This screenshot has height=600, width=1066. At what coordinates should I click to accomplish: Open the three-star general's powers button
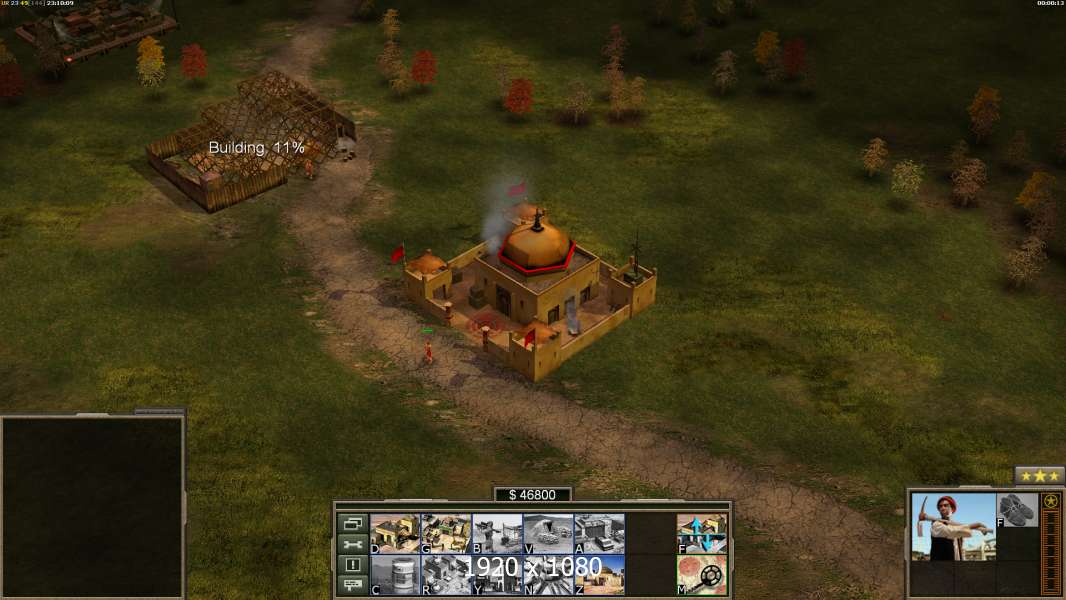[x=1039, y=476]
